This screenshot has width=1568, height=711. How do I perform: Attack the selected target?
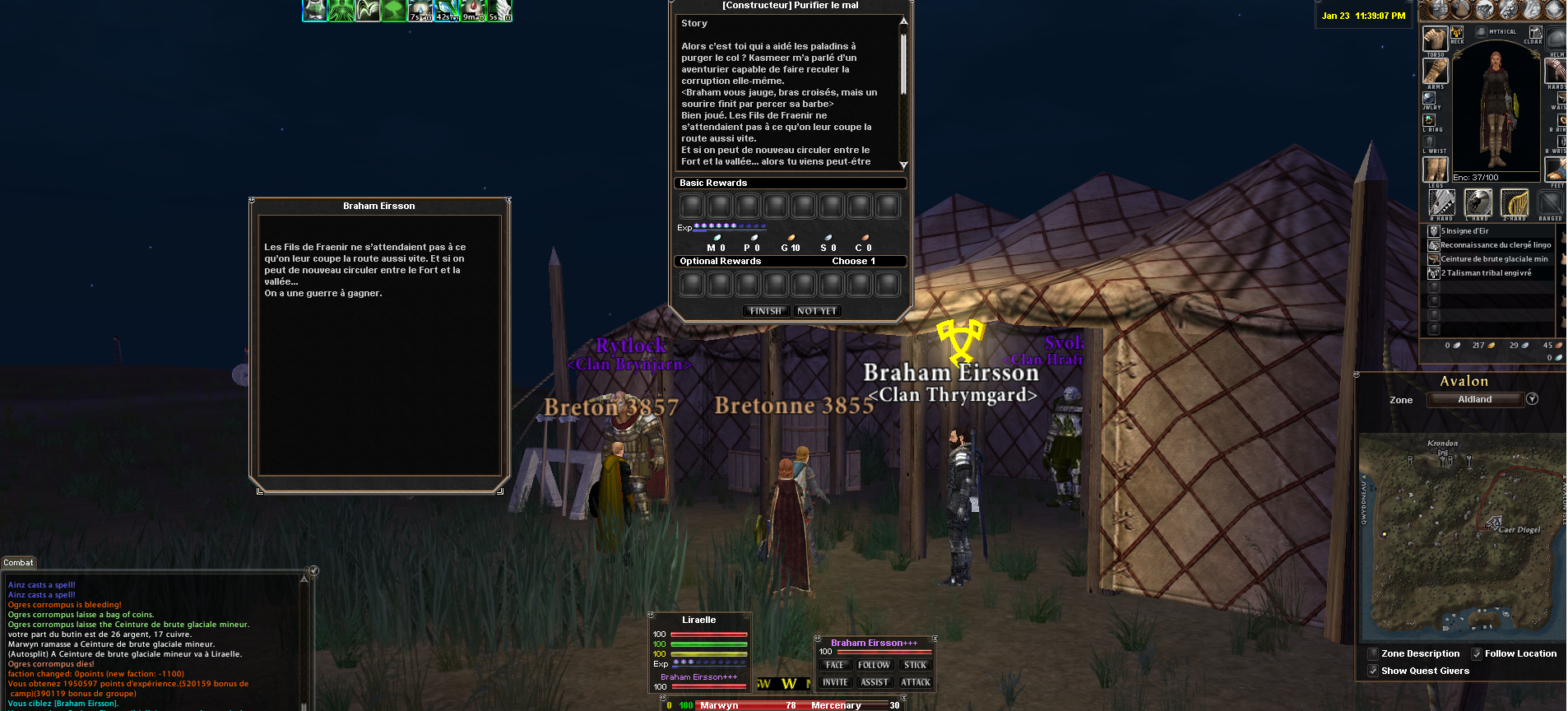tap(915, 682)
